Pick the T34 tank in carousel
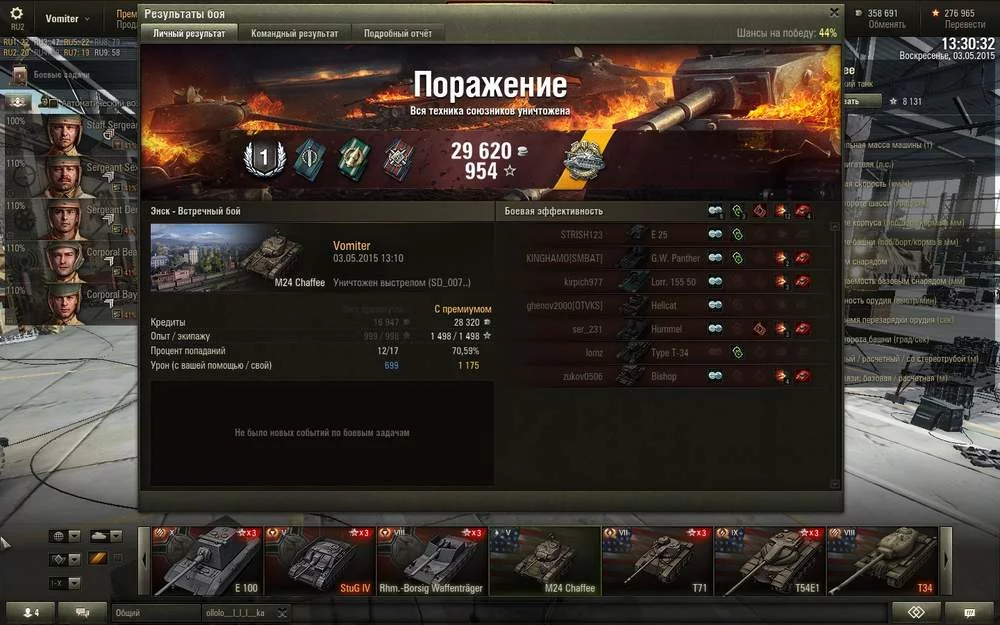The width and height of the screenshot is (1000, 625). (883, 561)
